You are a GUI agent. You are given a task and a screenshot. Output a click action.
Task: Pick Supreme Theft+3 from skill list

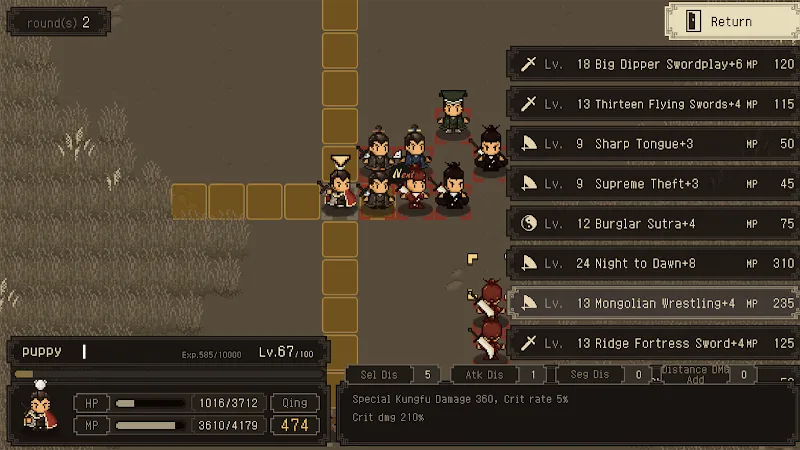tap(654, 184)
